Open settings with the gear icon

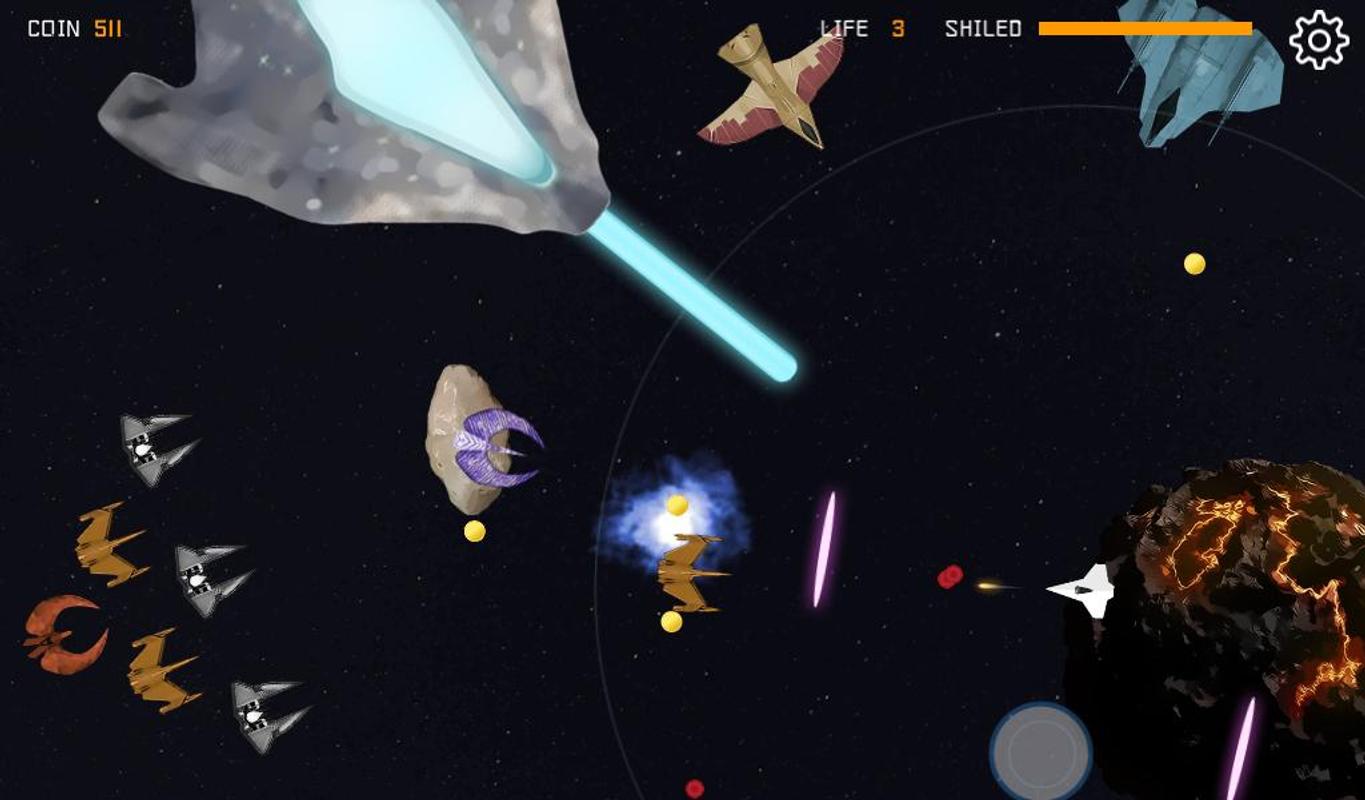click(x=1318, y=40)
